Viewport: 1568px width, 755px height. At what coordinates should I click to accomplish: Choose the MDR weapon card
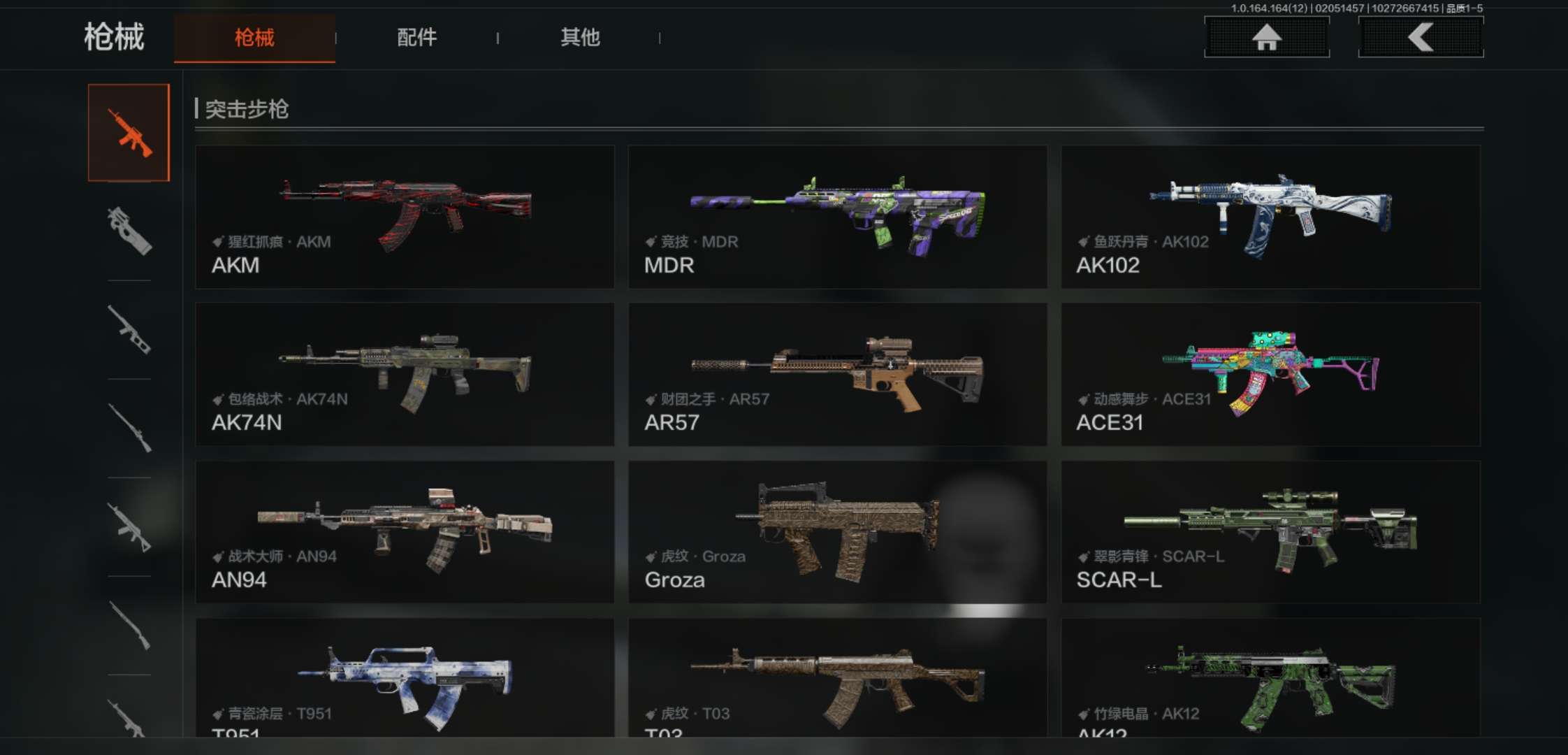tap(837, 217)
